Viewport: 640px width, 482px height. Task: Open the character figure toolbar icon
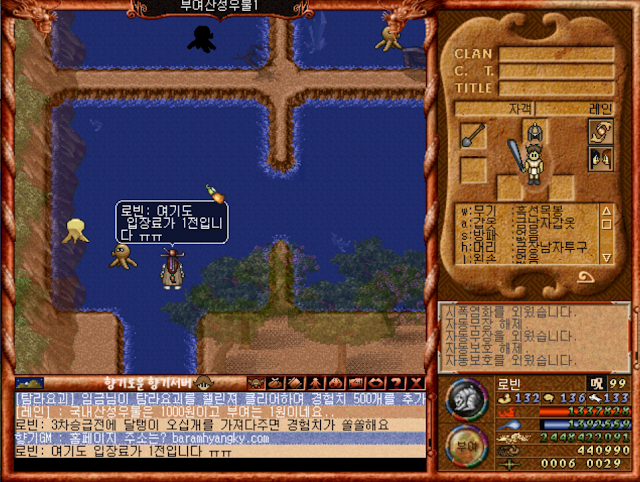click(315, 382)
